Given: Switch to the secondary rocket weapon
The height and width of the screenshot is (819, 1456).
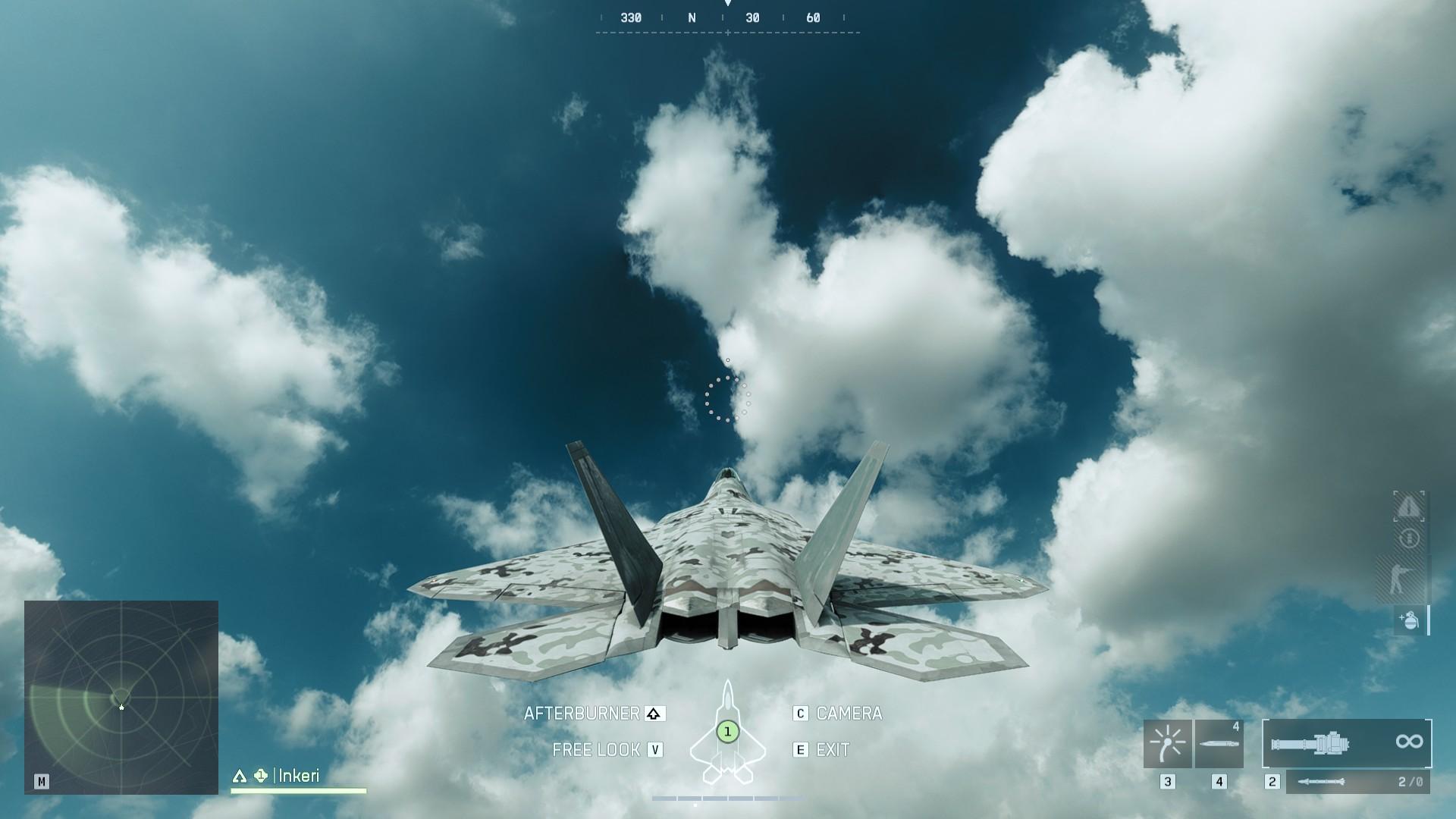Looking at the screenshot, I should (1357, 782).
